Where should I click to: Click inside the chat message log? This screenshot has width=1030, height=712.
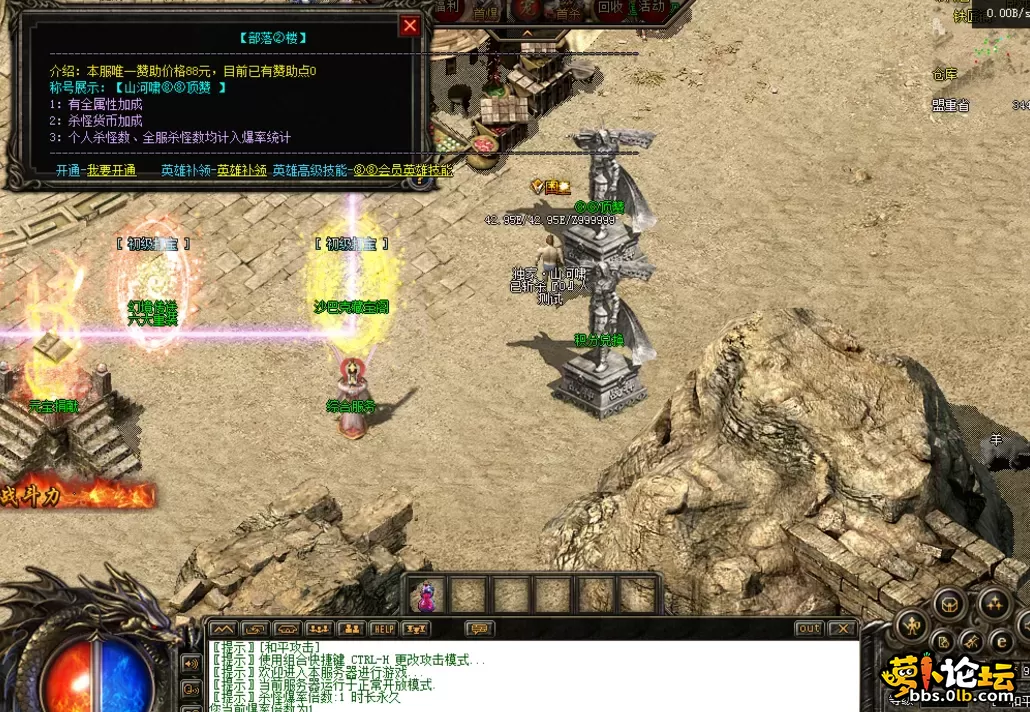(x=530, y=675)
